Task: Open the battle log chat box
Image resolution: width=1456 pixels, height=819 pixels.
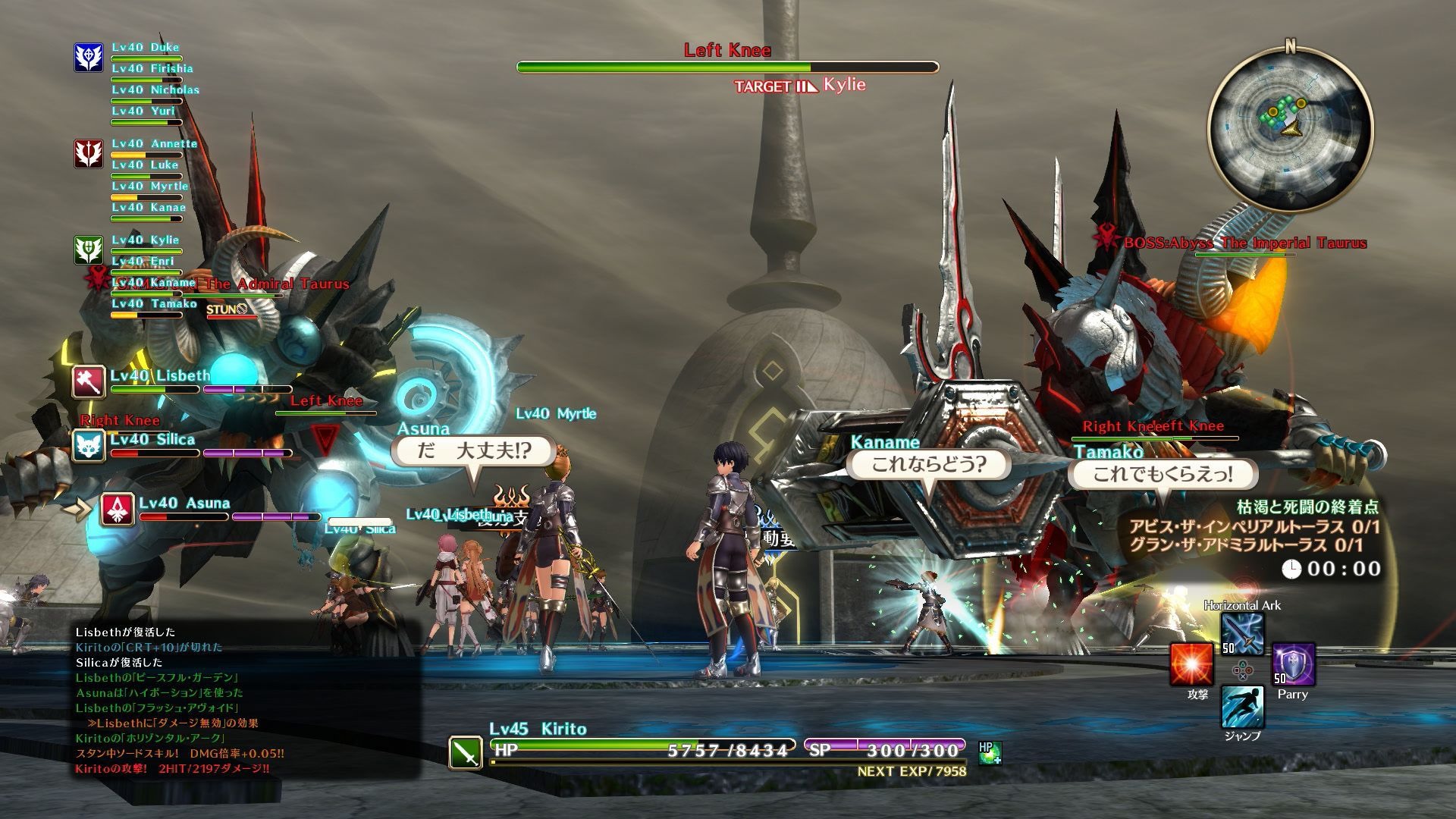Action: (247, 701)
